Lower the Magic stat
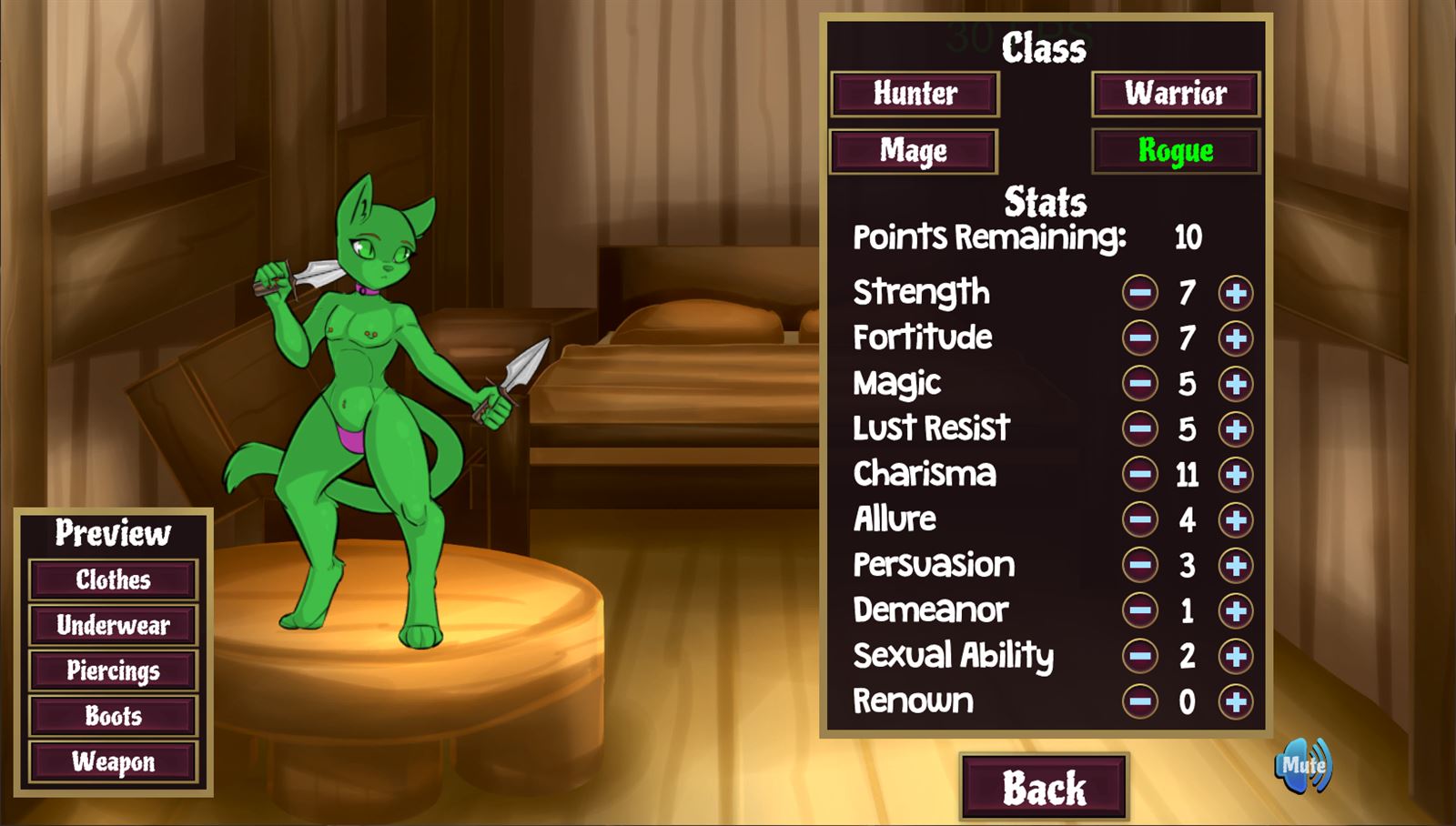The image size is (1456, 826). click(x=1138, y=383)
